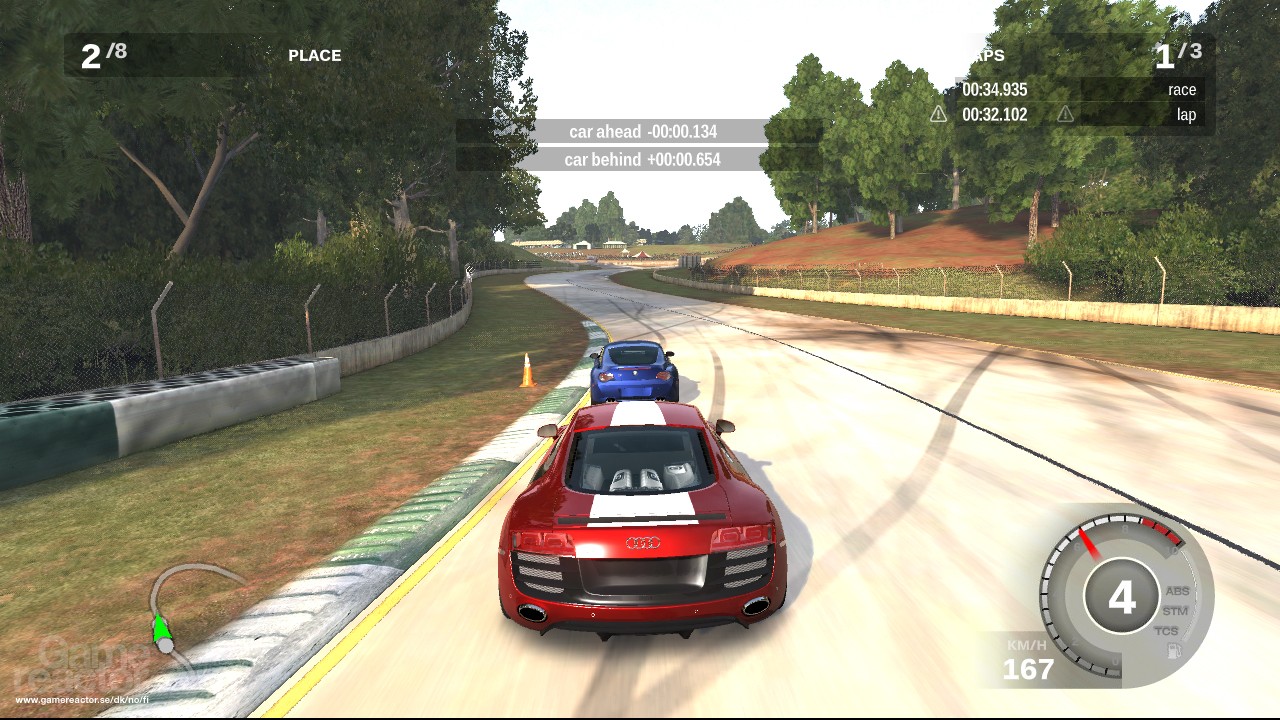Click the STM stability indicator
This screenshot has height=720, width=1280.
tap(1176, 611)
